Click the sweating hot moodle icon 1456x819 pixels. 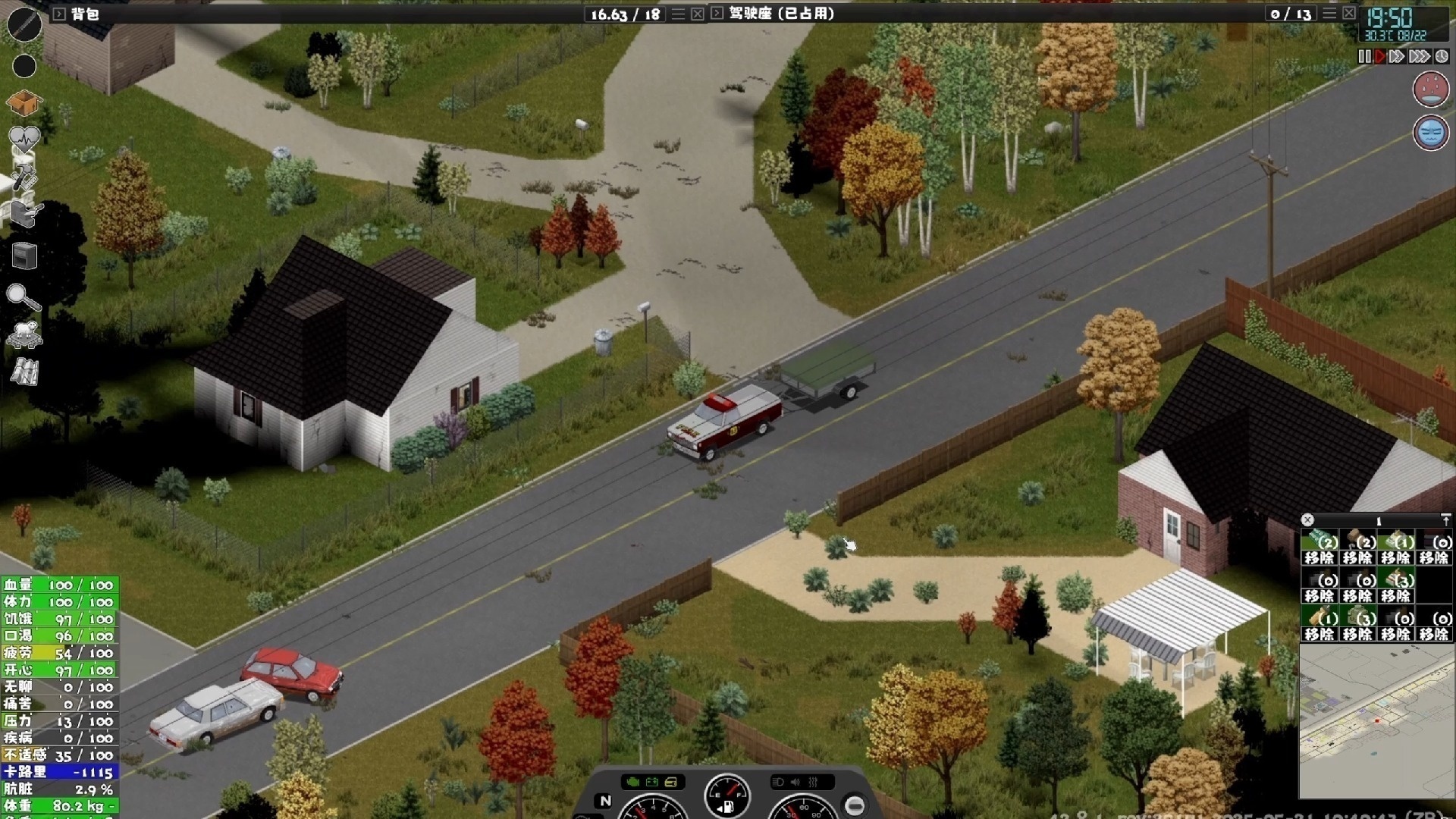pyautogui.click(x=1431, y=89)
